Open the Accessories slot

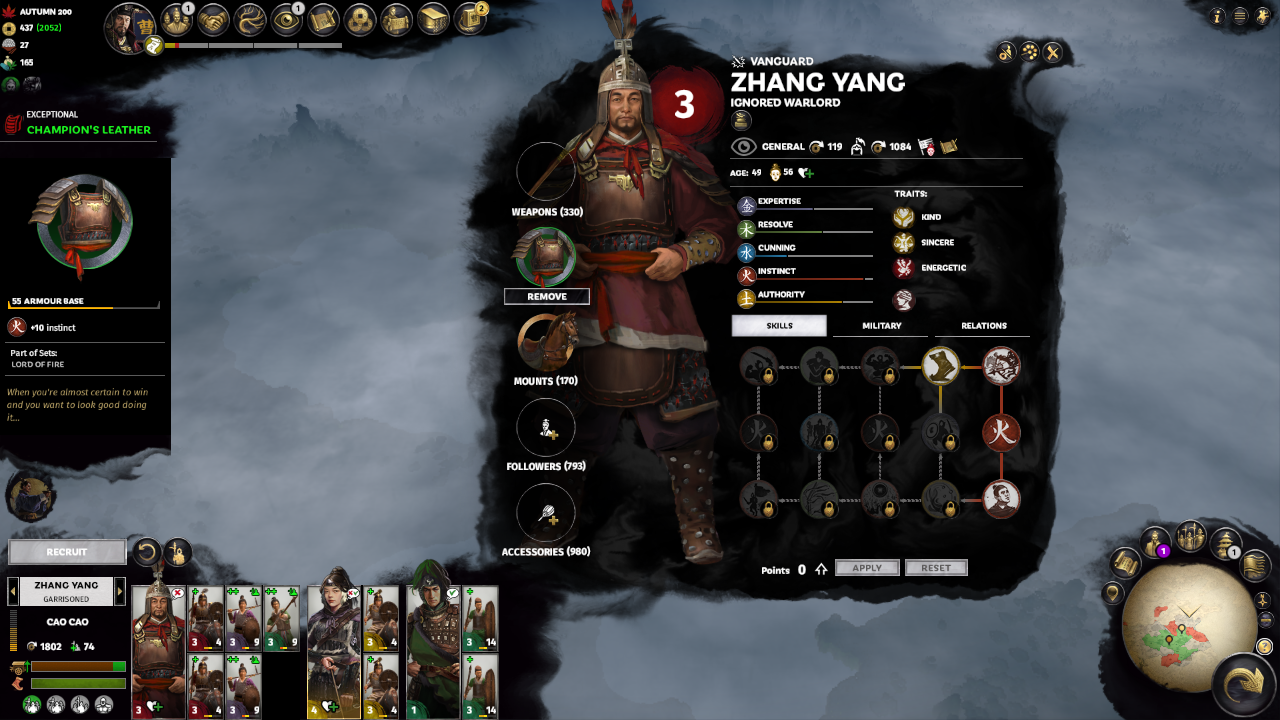point(546,513)
